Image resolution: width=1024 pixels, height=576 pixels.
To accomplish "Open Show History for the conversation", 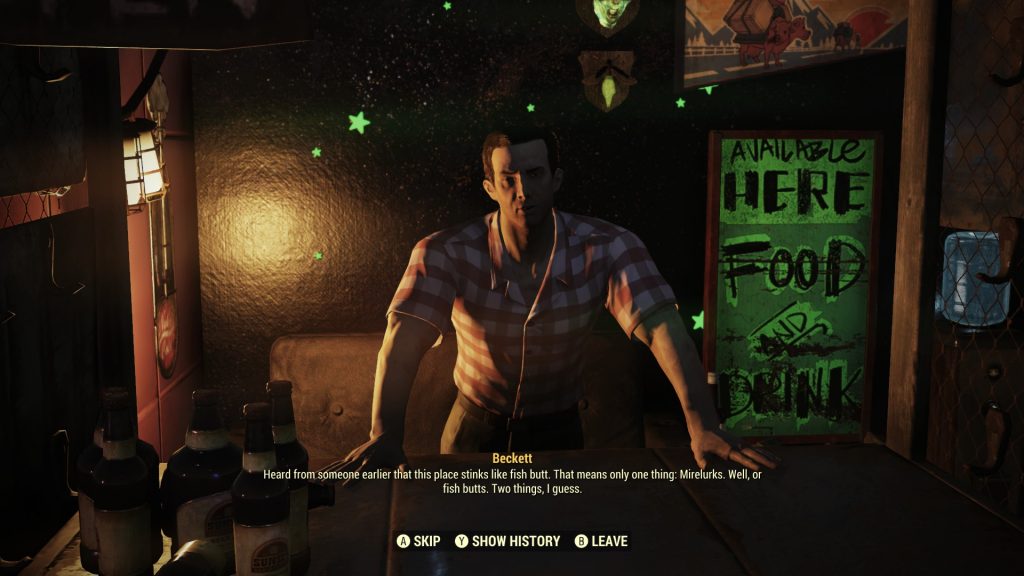I will click(x=507, y=541).
